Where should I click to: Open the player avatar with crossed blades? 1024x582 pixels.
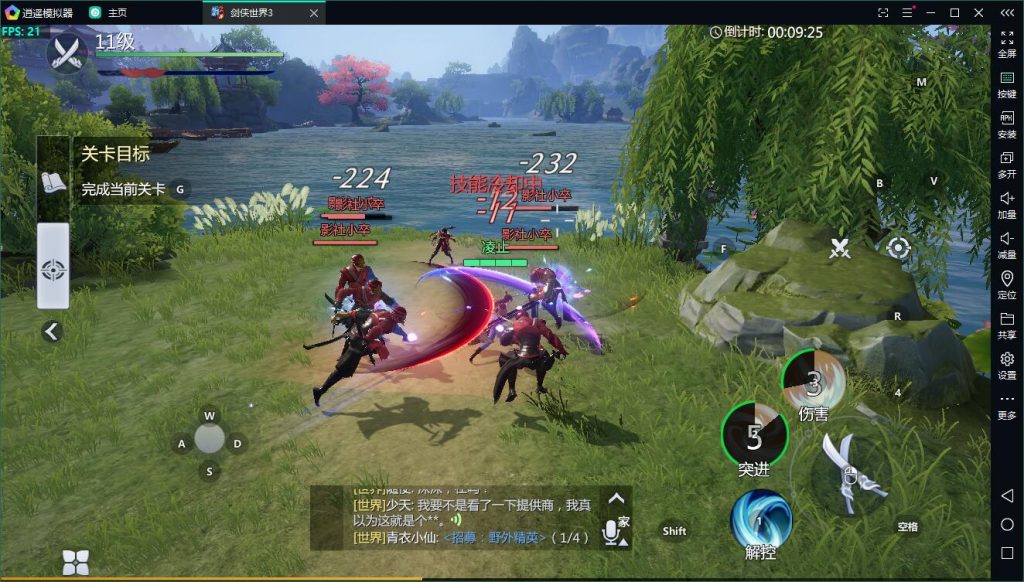click(68, 53)
